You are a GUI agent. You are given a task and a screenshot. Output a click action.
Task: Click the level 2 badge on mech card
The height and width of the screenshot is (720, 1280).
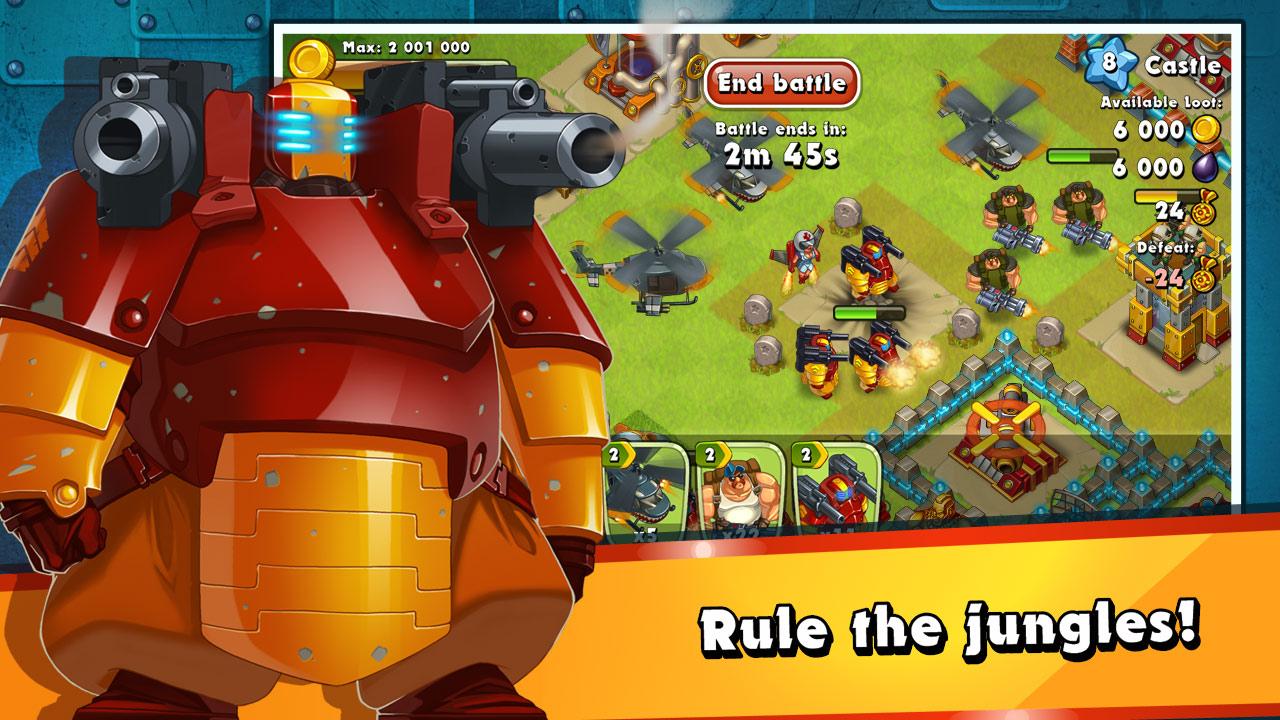click(806, 455)
